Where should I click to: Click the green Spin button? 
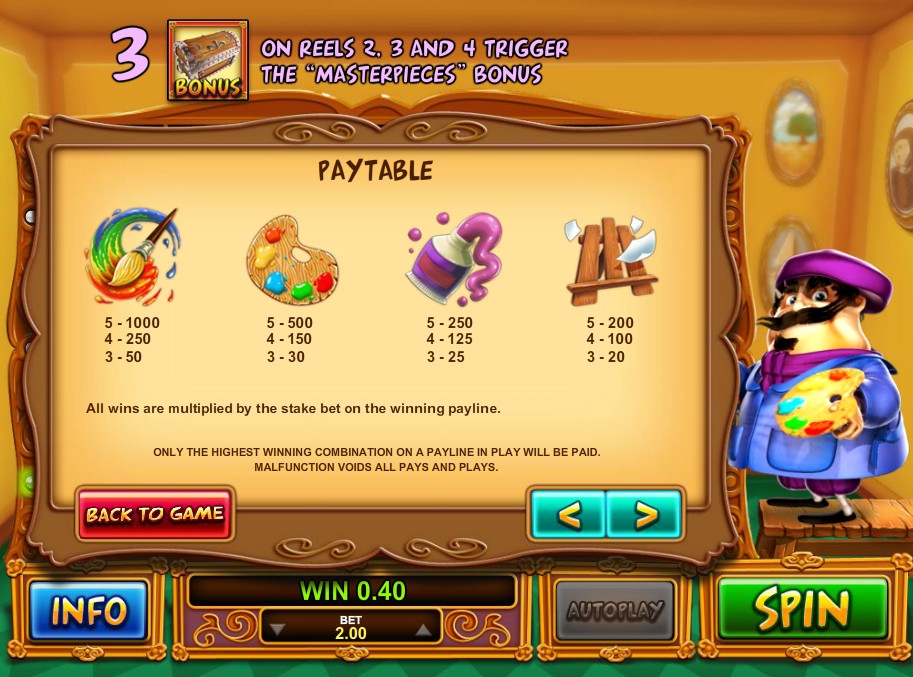coord(802,608)
